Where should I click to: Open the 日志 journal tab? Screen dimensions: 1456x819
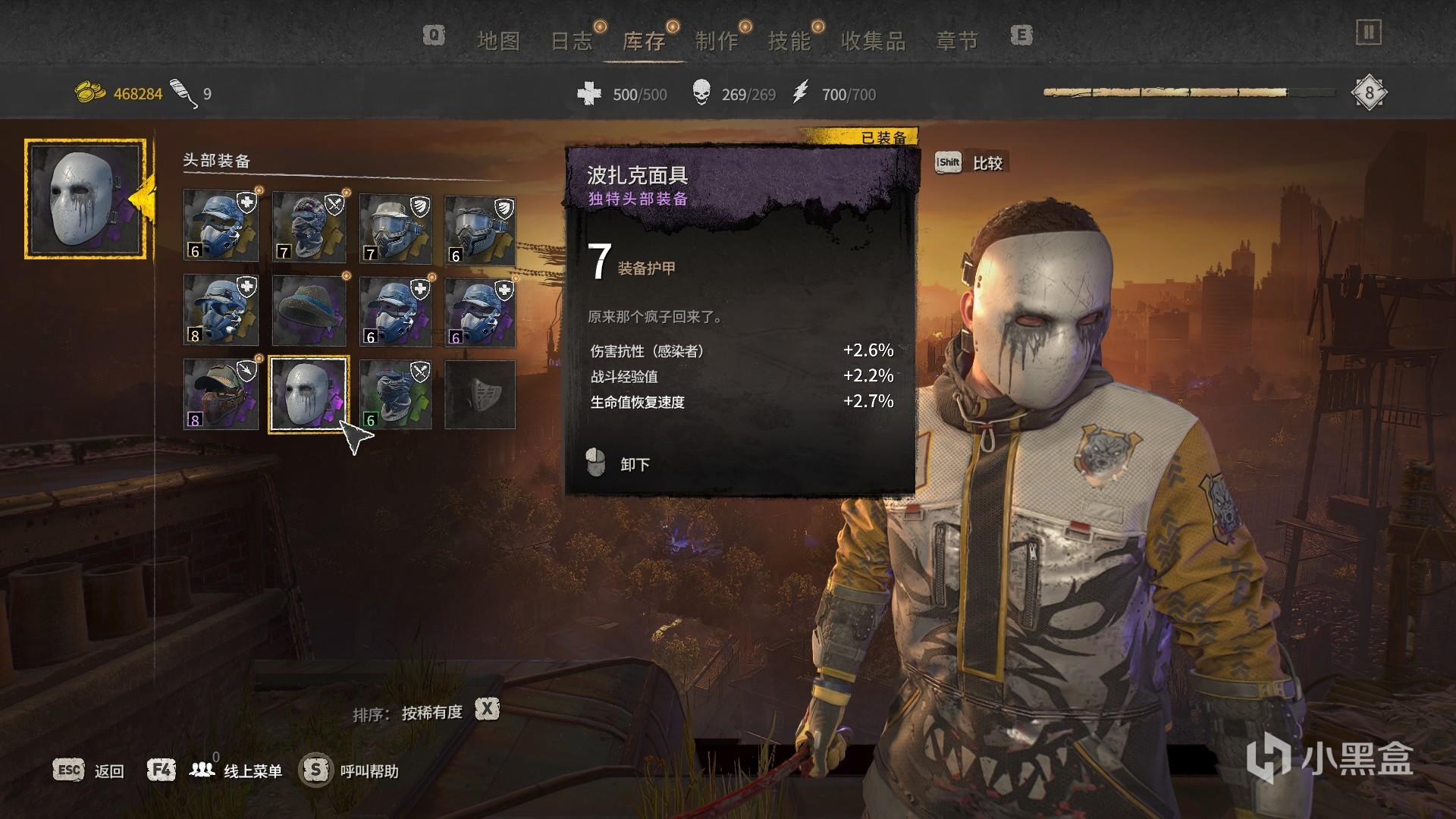[571, 41]
